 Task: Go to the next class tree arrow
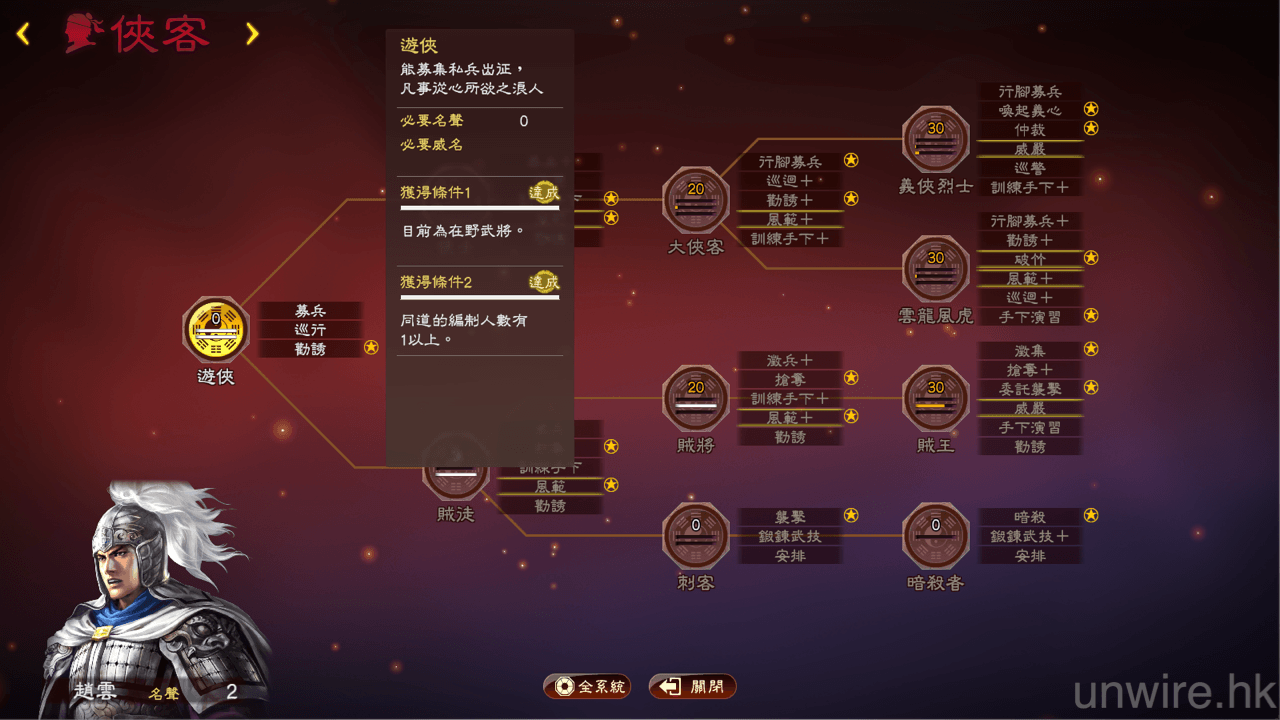point(252,35)
